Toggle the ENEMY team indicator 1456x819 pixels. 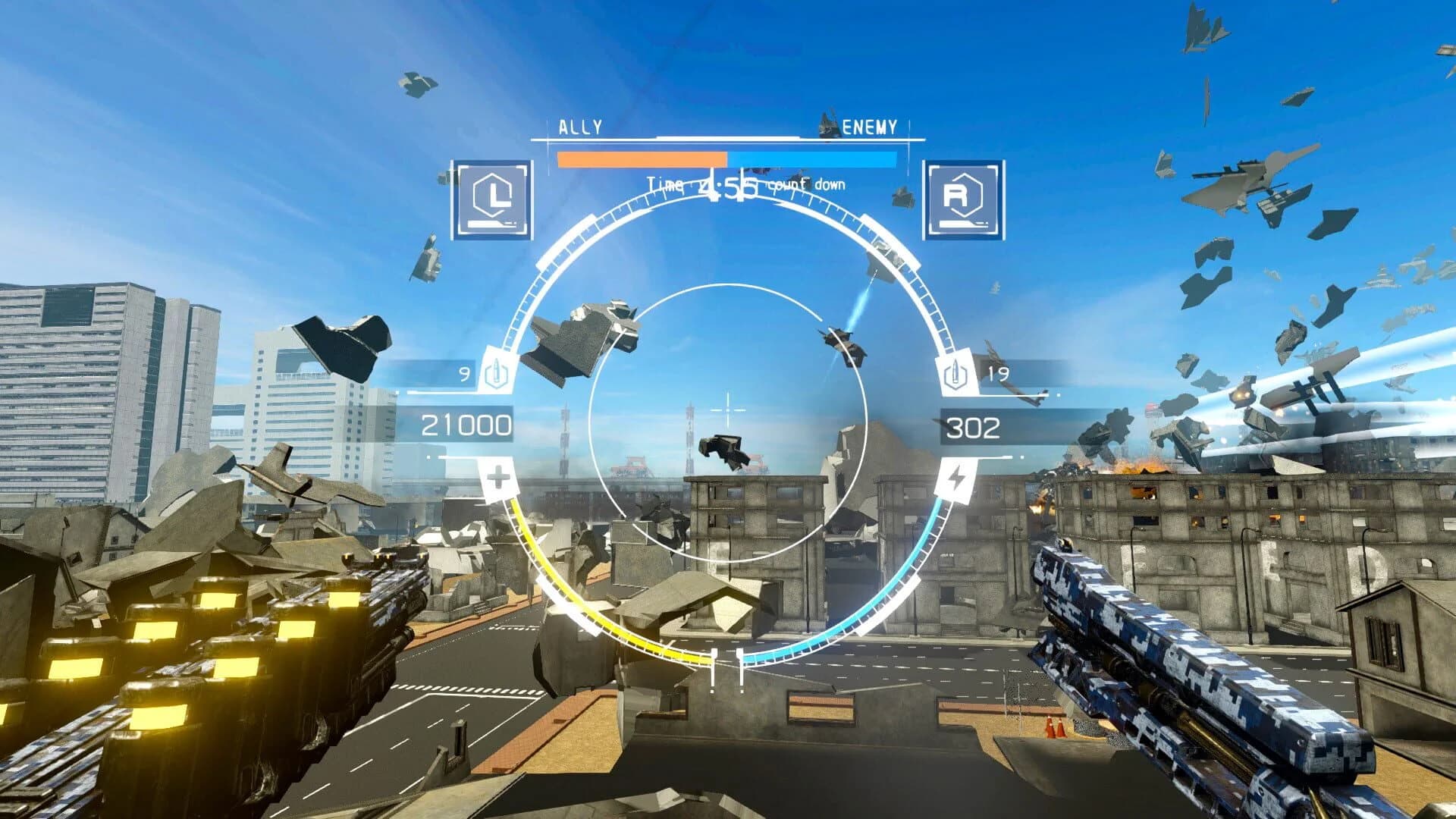[869, 125]
